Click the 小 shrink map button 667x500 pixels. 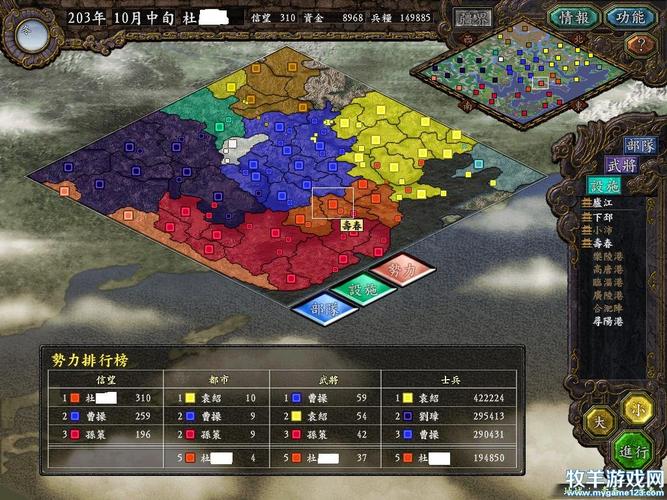[637, 408]
